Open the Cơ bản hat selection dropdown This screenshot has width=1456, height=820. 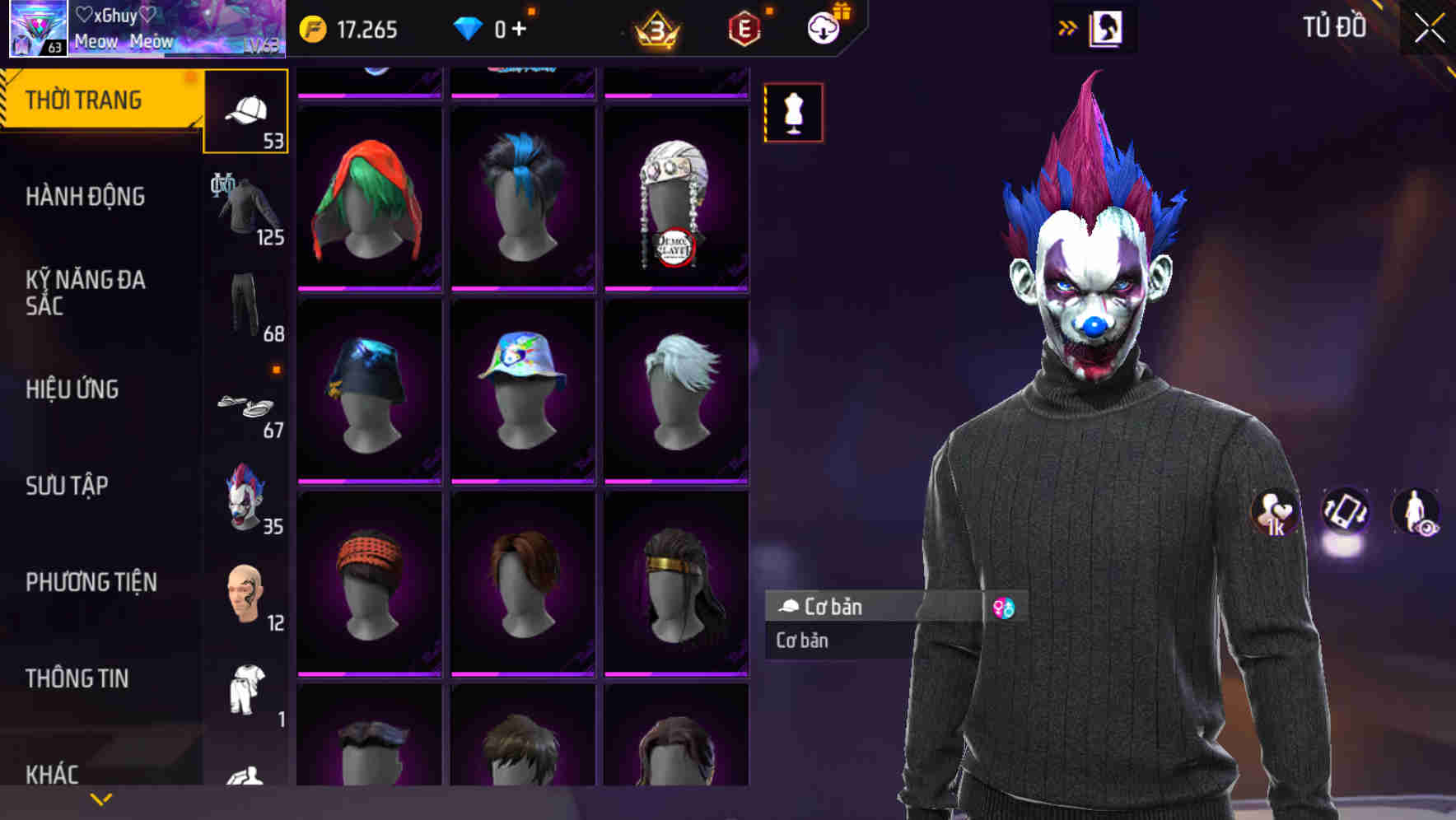pyautogui.click(x=873, y=607)
